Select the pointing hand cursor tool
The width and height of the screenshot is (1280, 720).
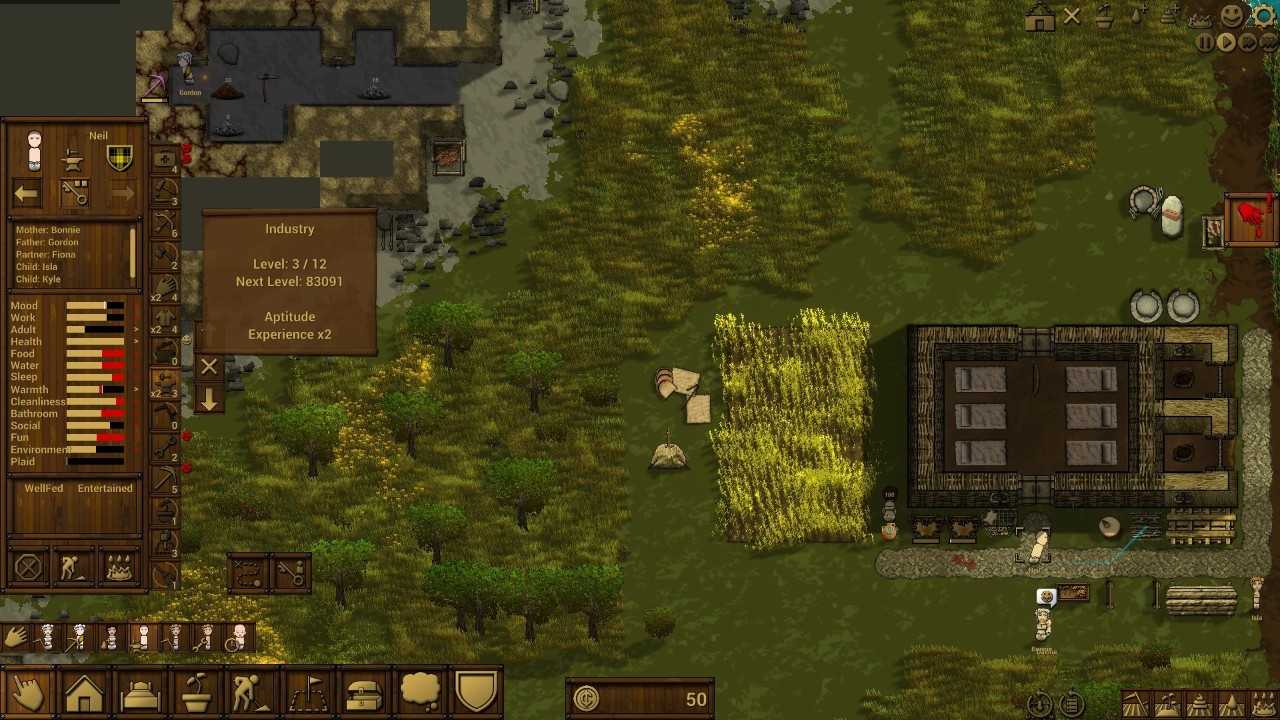(28, 693)
